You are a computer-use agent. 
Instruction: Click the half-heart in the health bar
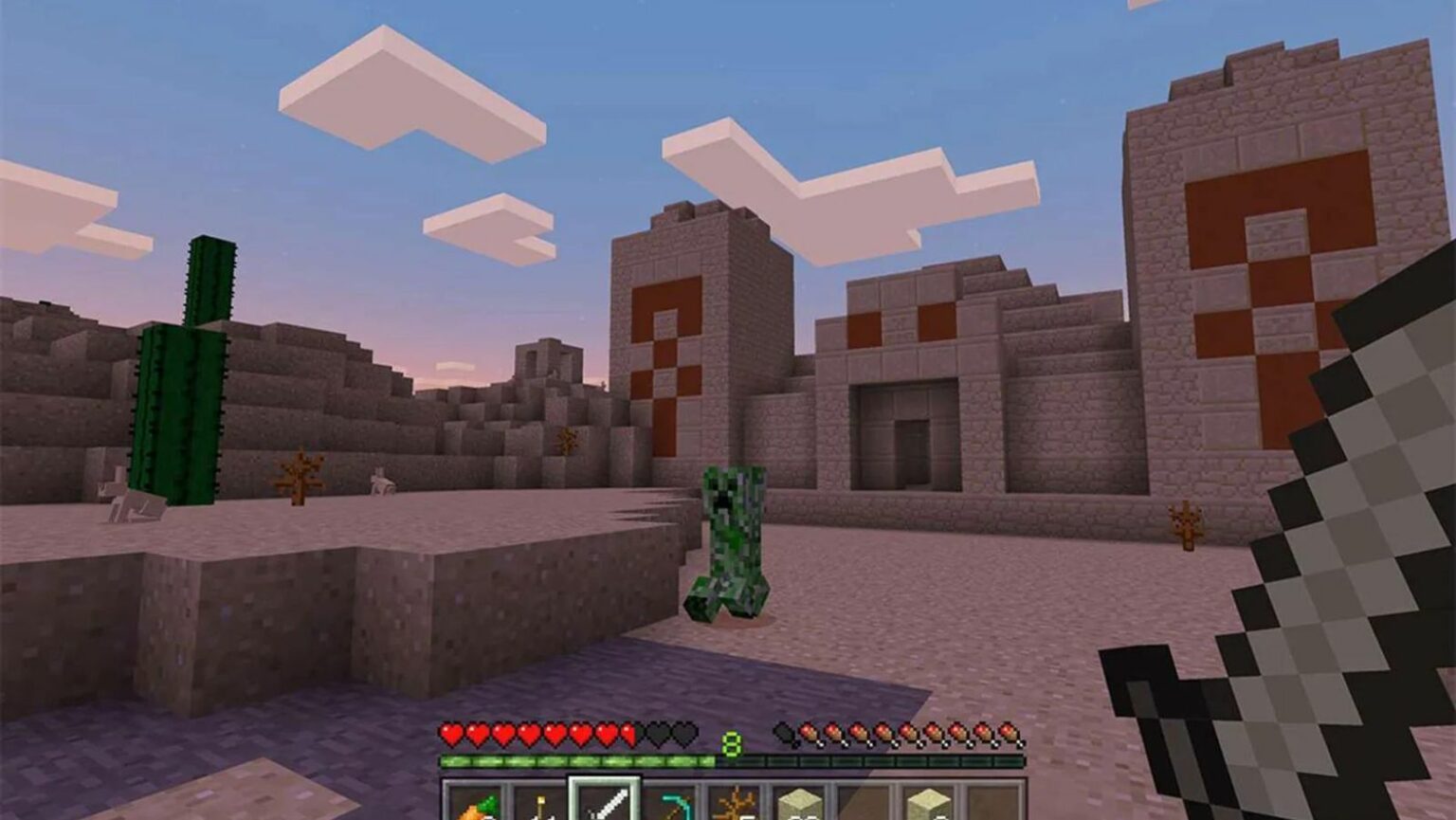pyautogui.click(x=627, y=733)
